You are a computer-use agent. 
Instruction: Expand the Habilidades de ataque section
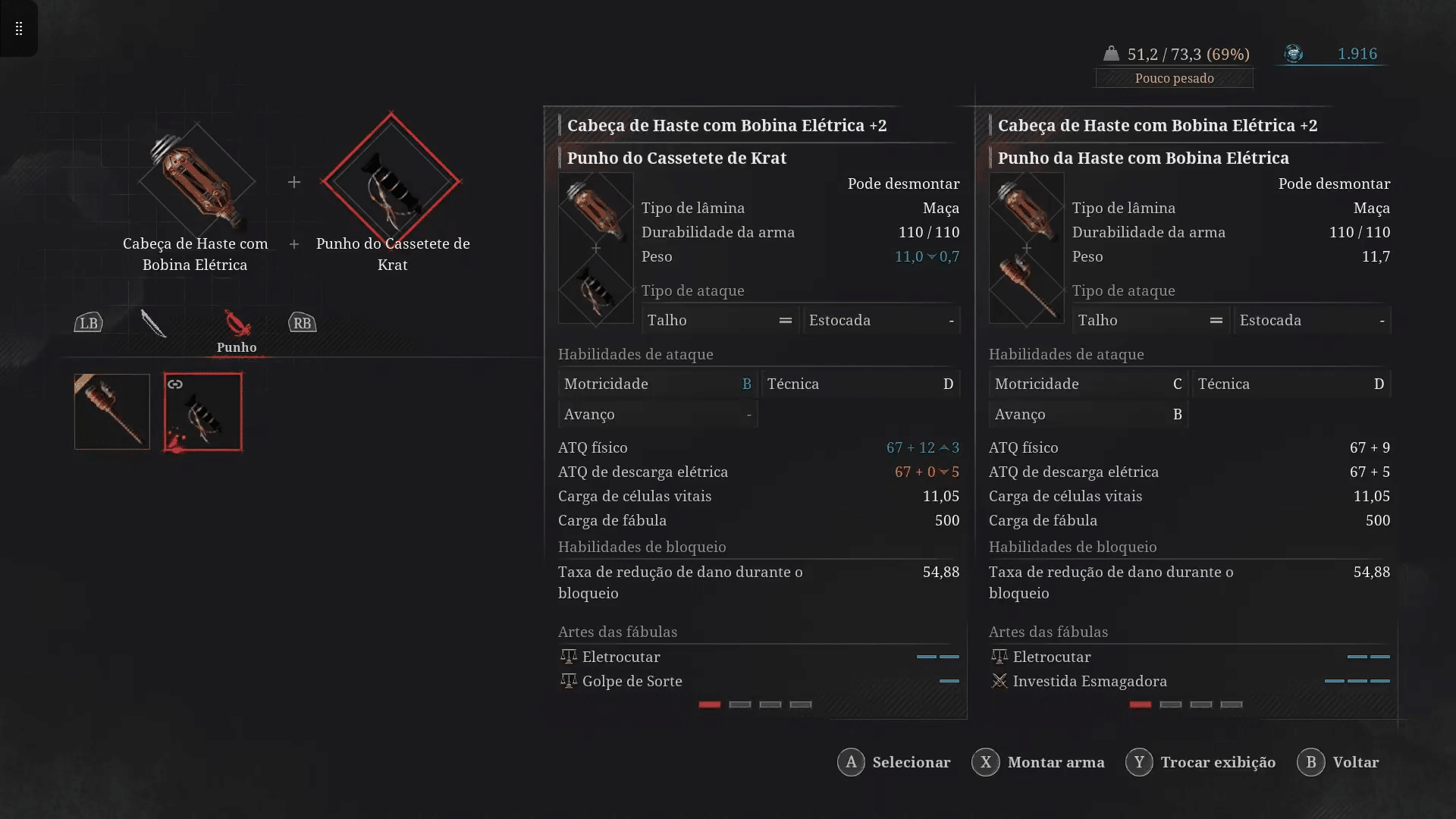pos(635,354)
